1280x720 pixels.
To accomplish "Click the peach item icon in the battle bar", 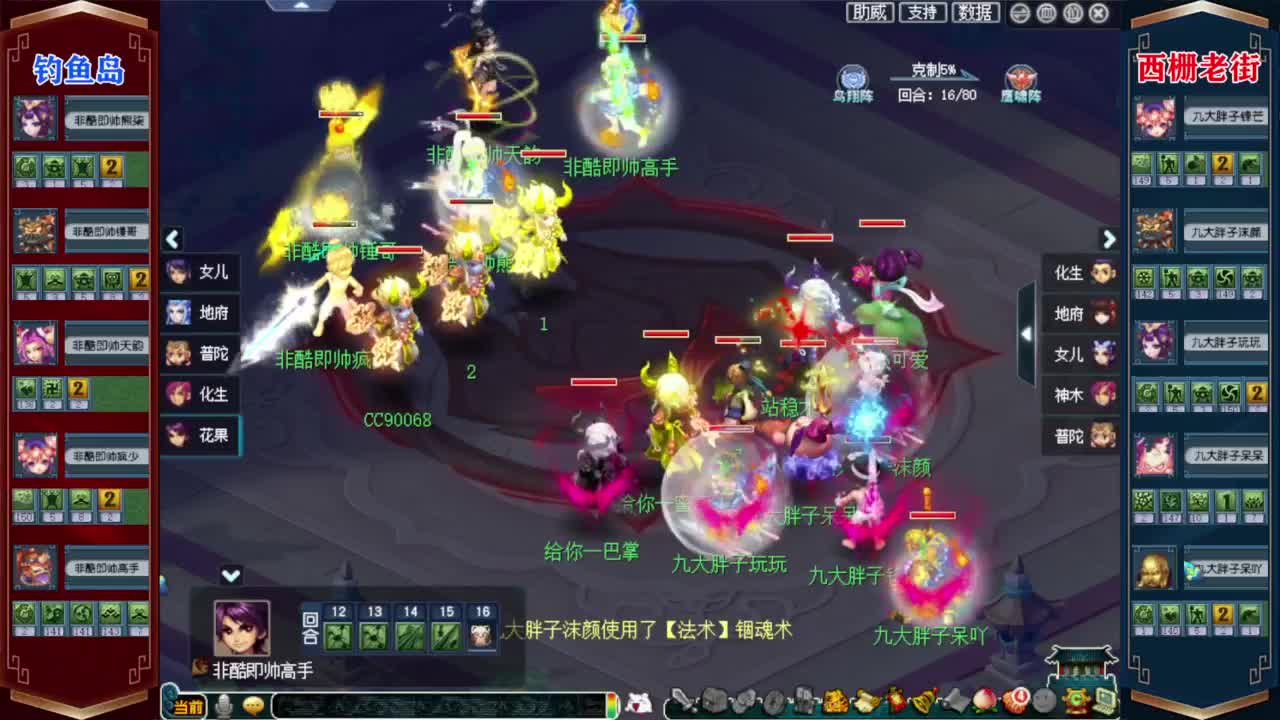I will [985, 703].
